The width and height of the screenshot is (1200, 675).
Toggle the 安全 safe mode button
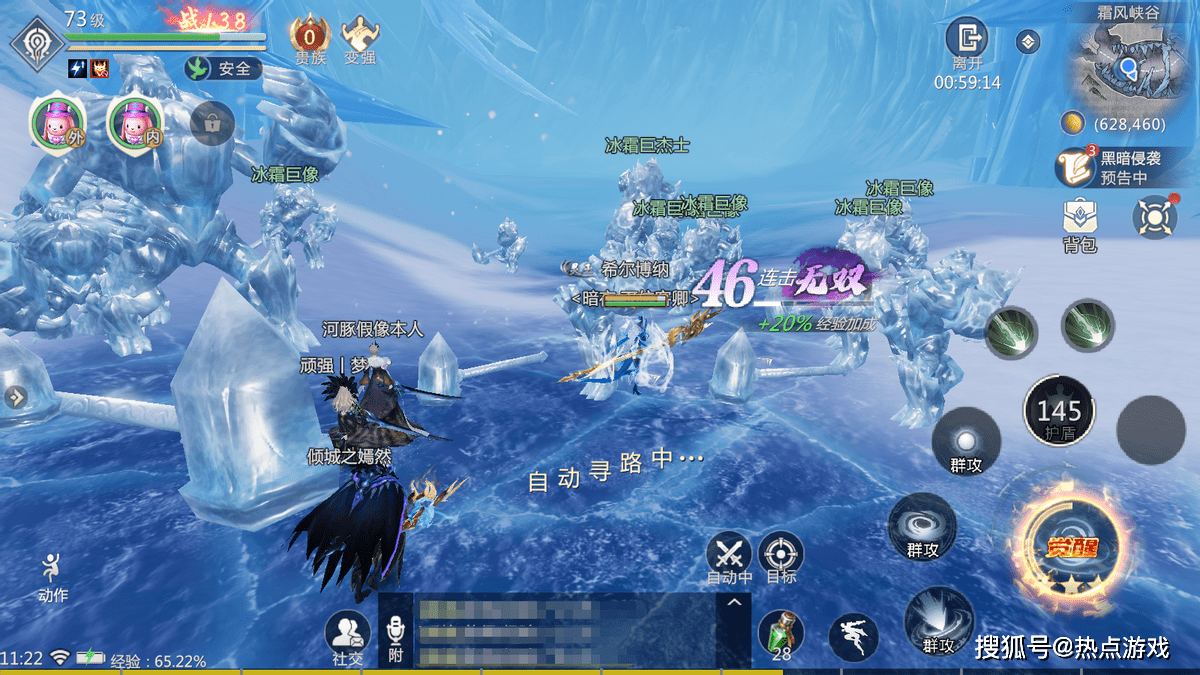[222, 68]
